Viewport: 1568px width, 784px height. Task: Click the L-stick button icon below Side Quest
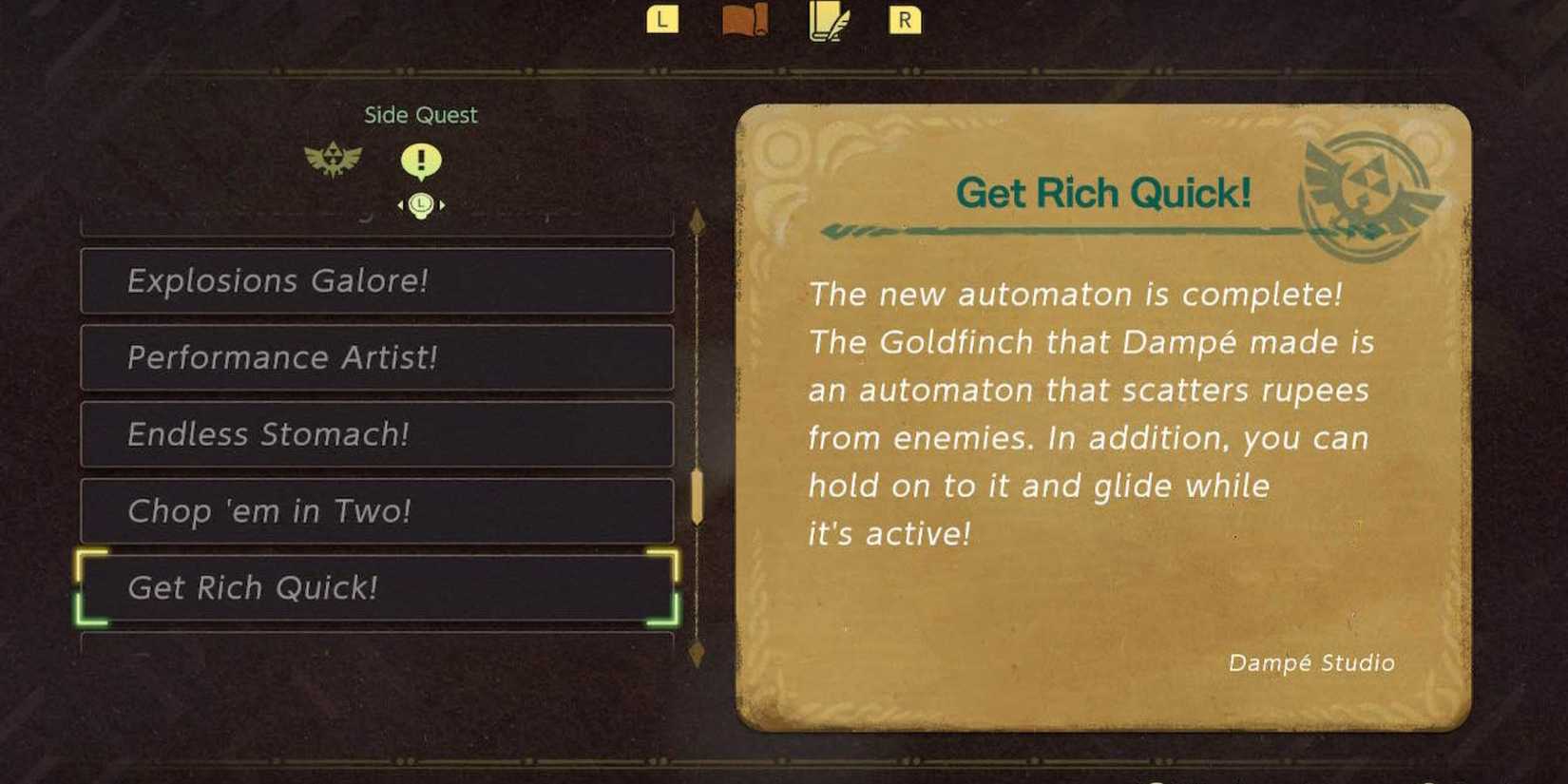(421, 203)
